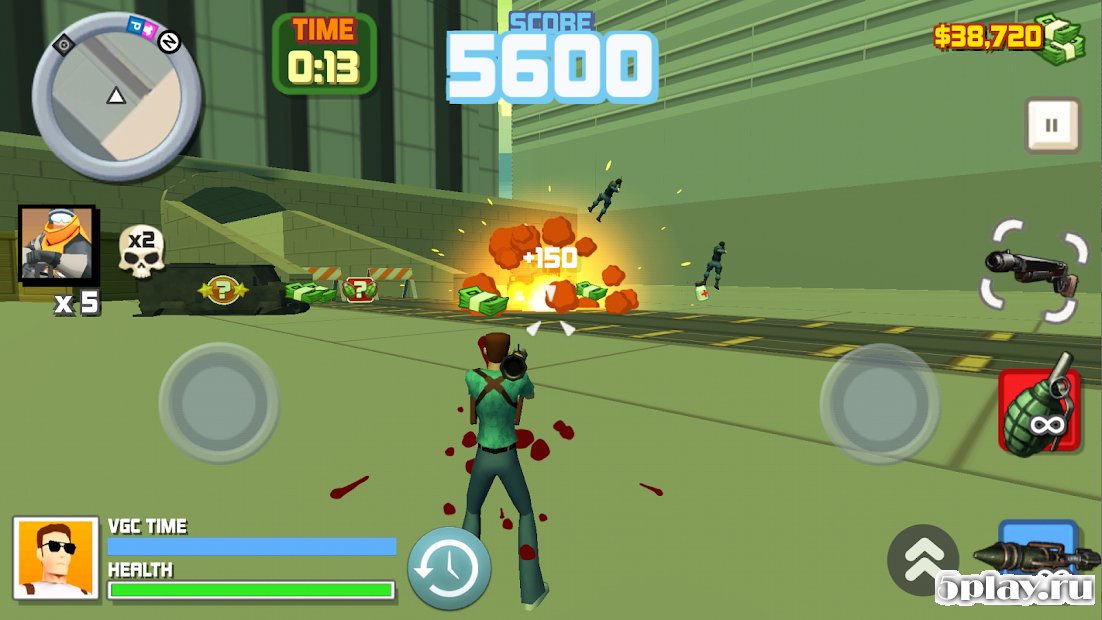The image size is (1102, 620).
Task: Tap the orange-scarf enemy target portrait
Action: click(x=58, y=245)
